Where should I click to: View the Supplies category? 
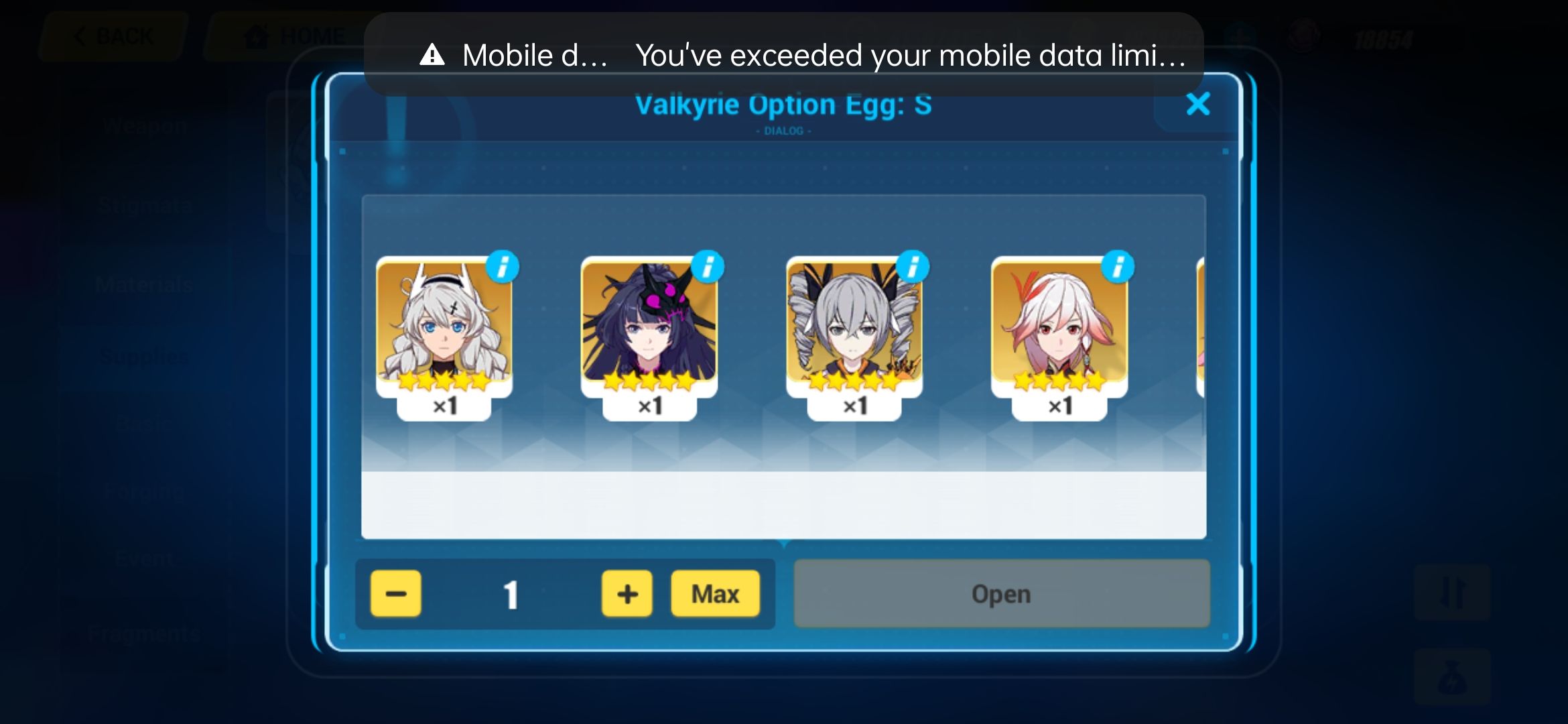(x=144, y=355)
